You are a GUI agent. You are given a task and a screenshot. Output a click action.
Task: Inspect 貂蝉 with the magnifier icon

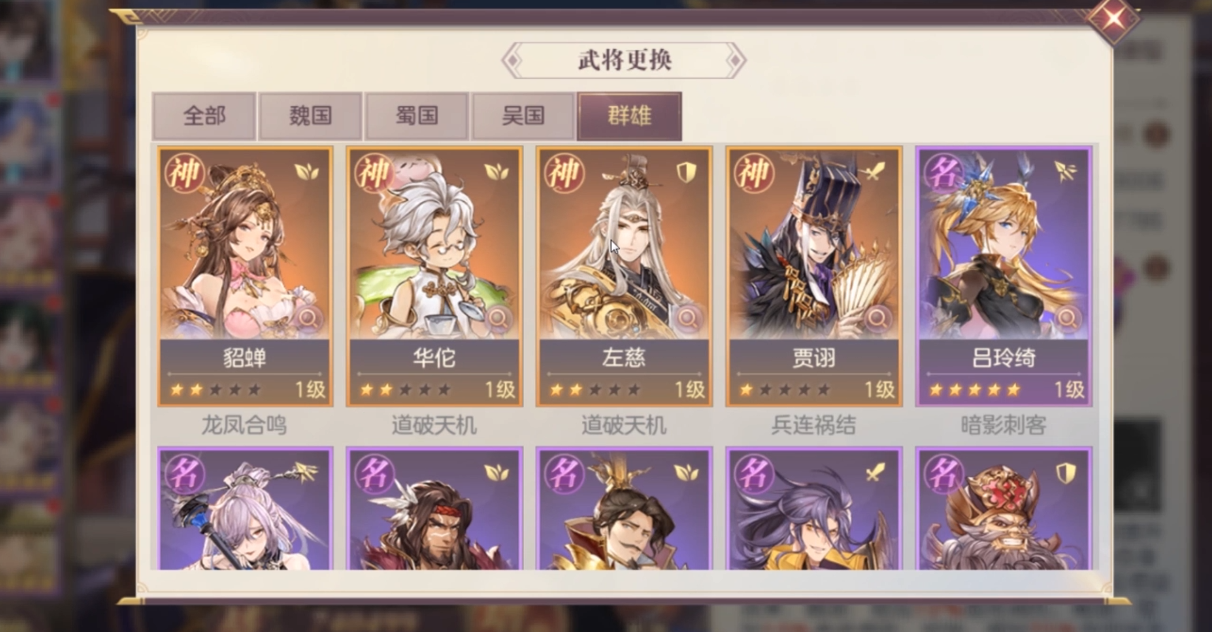coord(308,319)
